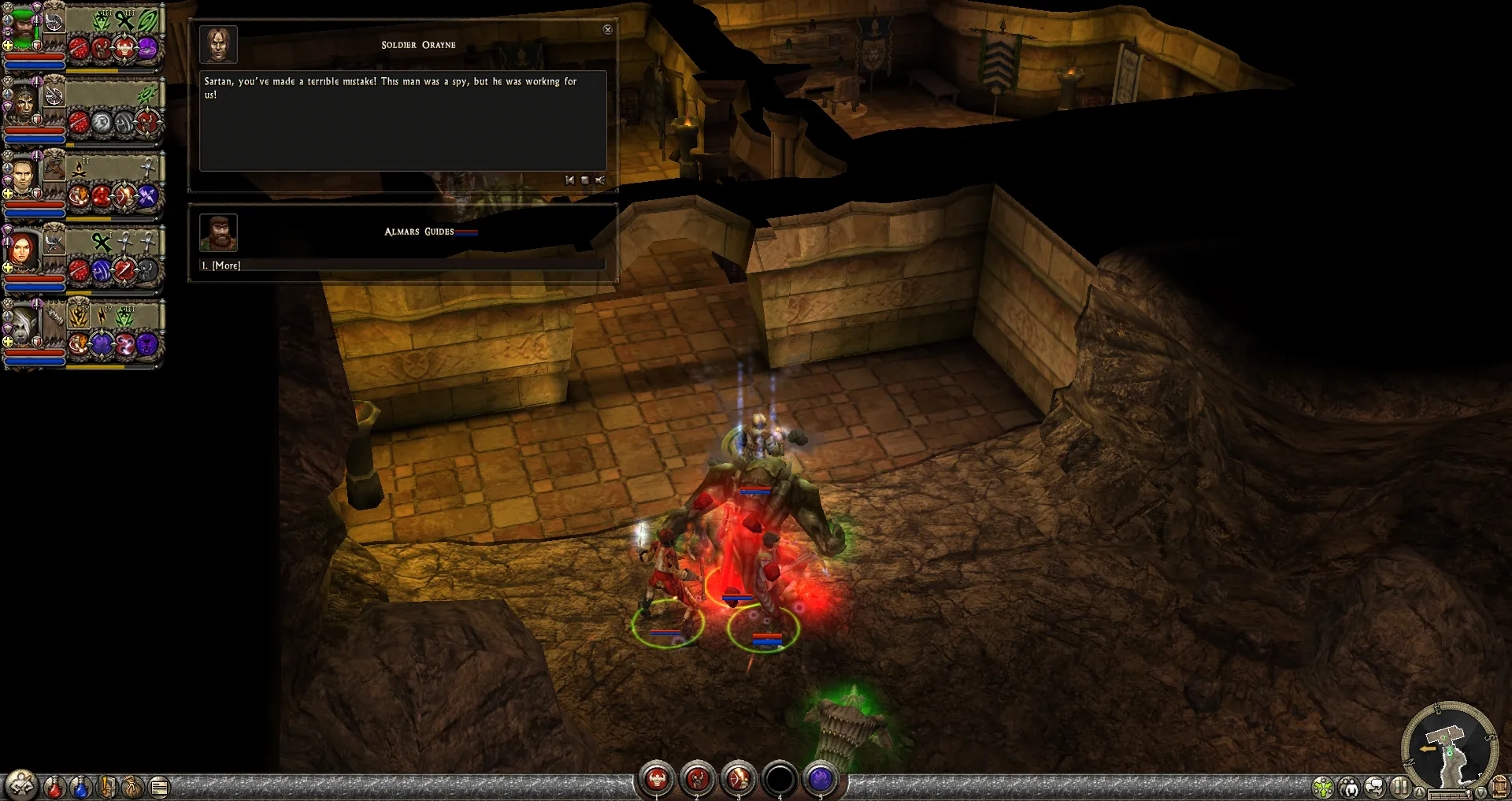1512x801 pixels.
Task: Mute the dialogue speaker audio
Action: (x=600, y=180)
